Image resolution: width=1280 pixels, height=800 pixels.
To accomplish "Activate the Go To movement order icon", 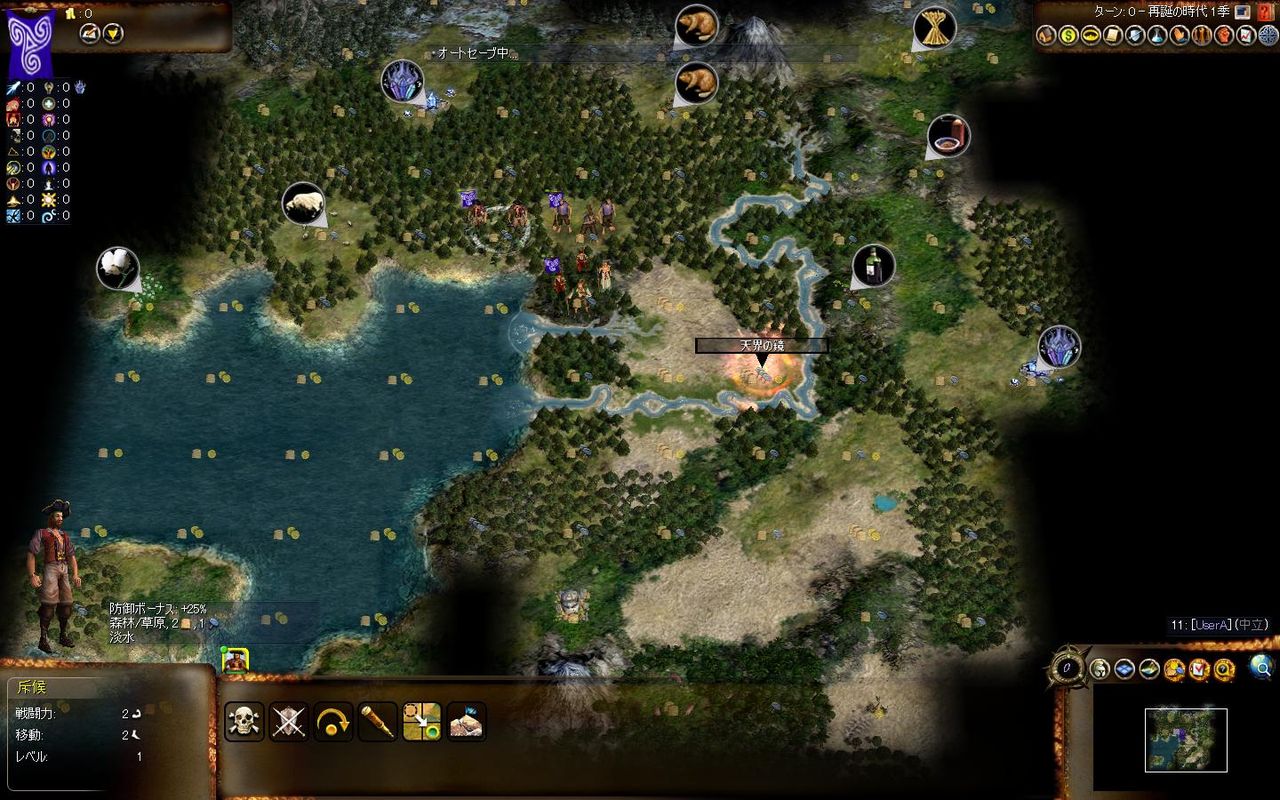I will pos(422,722).
